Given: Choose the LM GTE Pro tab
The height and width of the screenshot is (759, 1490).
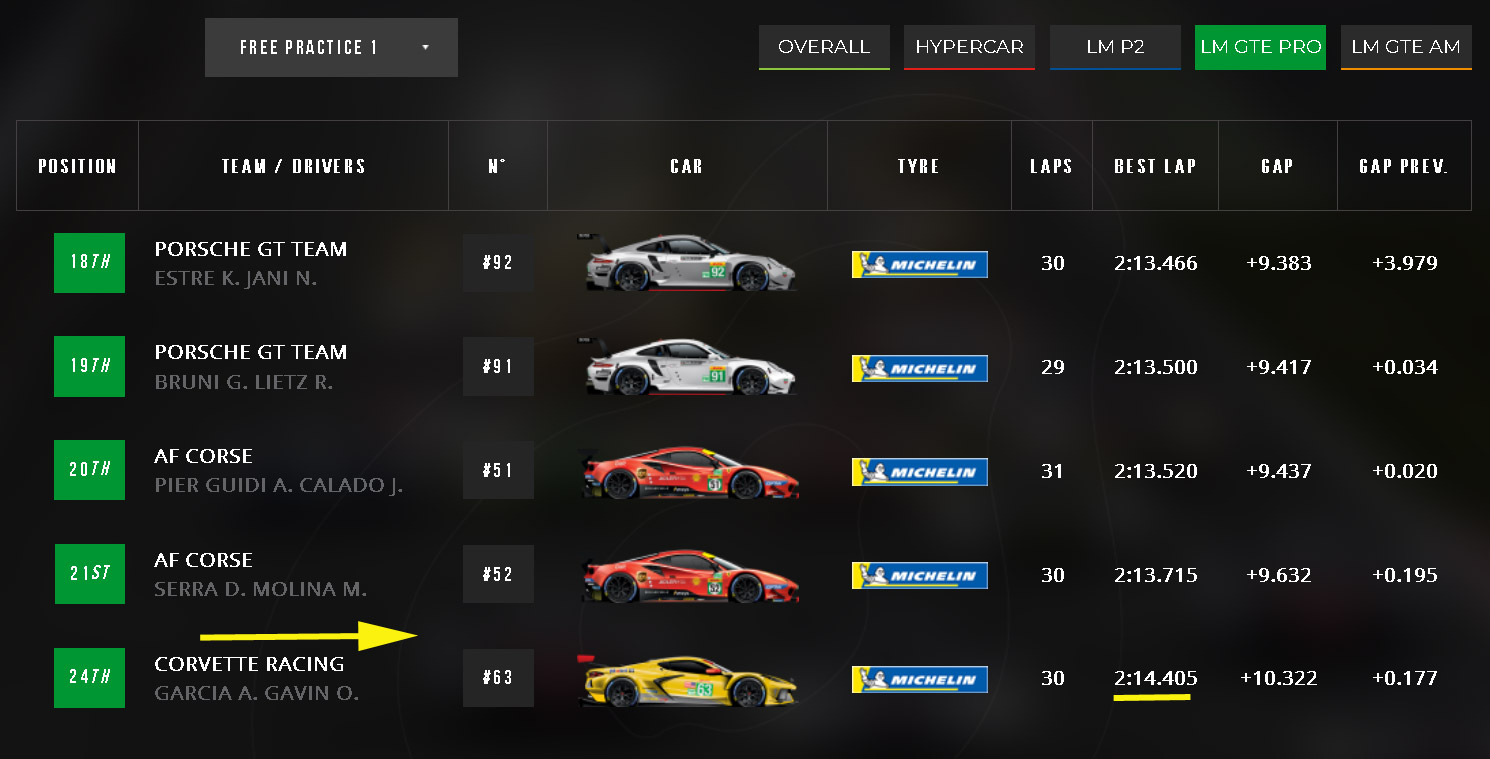Looking at the screenshot, I should pos(1260,47).
